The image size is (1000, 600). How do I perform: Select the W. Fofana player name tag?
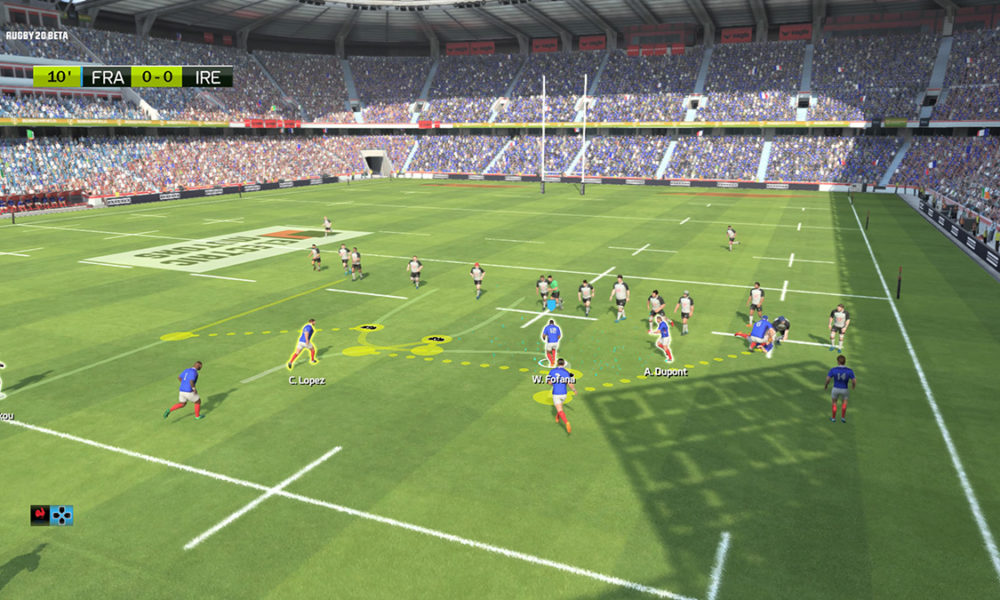pos(551,379)
